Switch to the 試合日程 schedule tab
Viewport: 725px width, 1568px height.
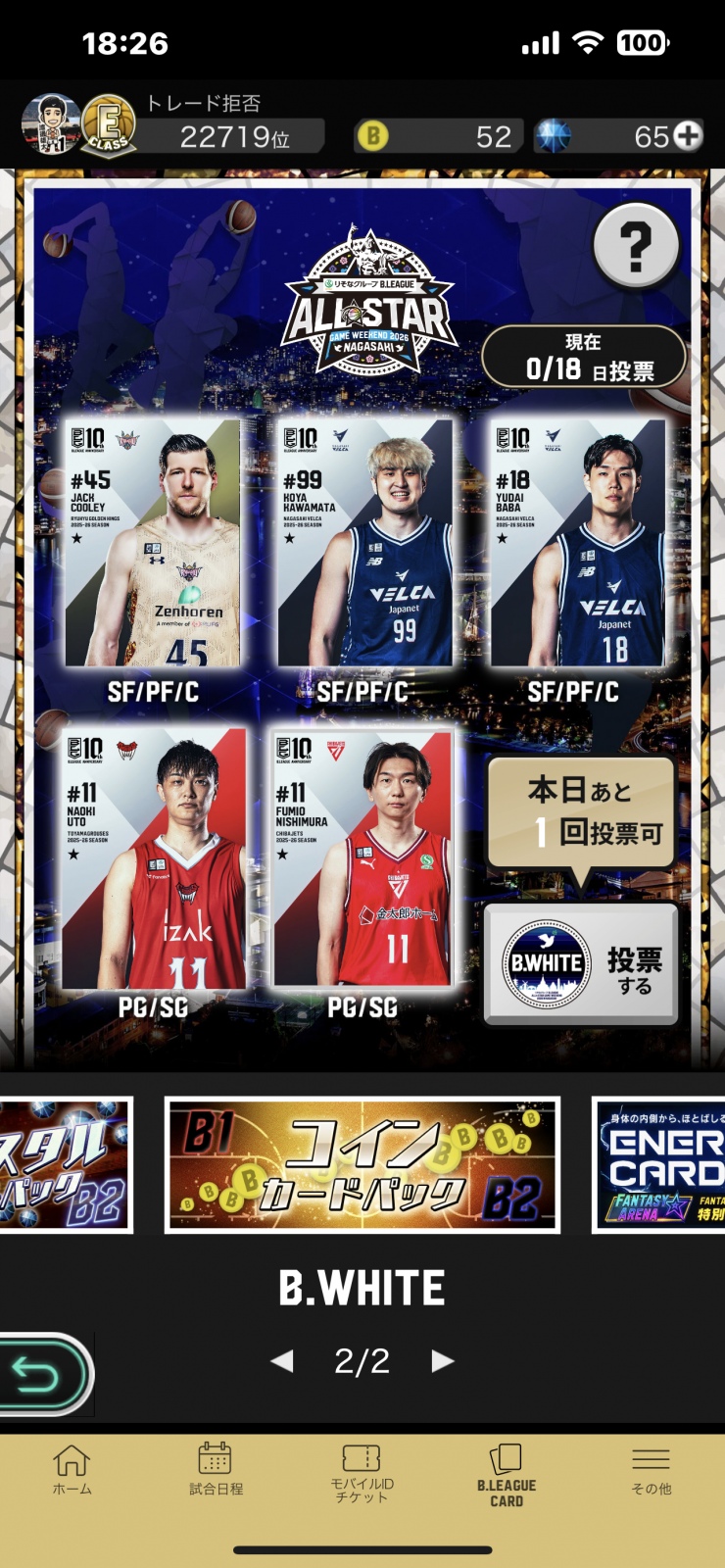[216, 1471]
